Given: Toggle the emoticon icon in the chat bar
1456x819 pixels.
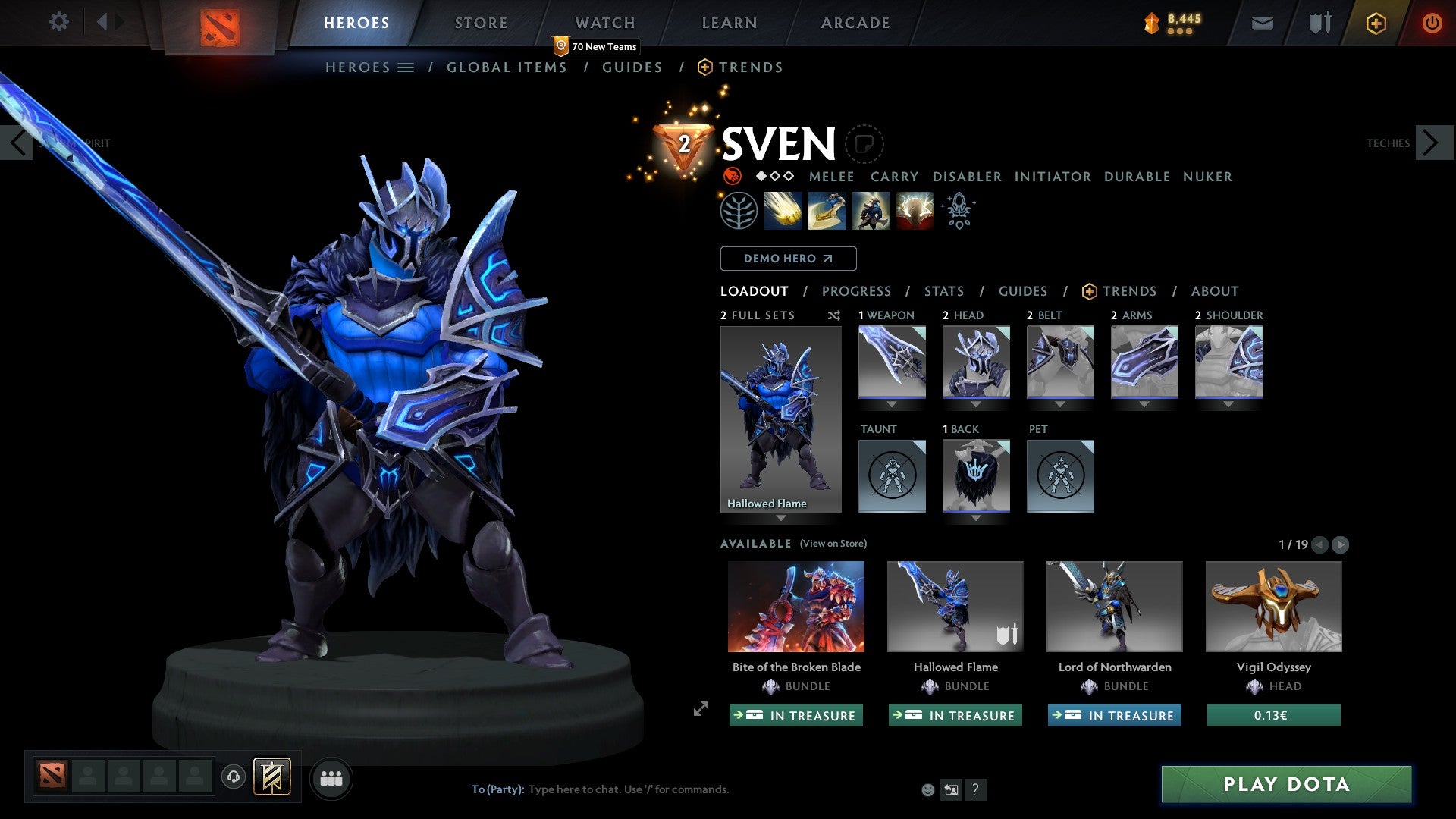Looking at the screenshot, I should pos(927,789).
